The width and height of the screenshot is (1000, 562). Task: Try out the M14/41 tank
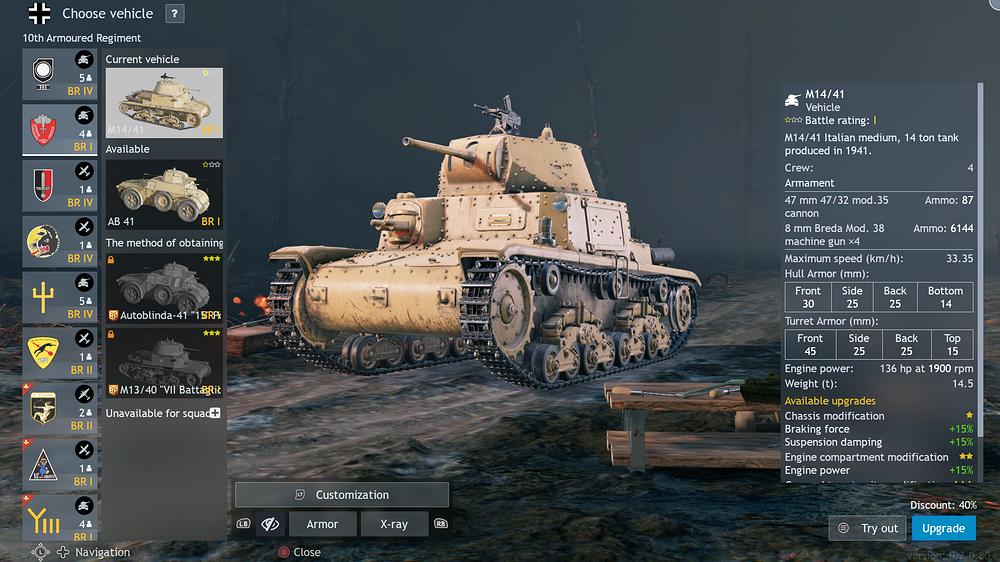pyautogui.click(x=868, y=528)
